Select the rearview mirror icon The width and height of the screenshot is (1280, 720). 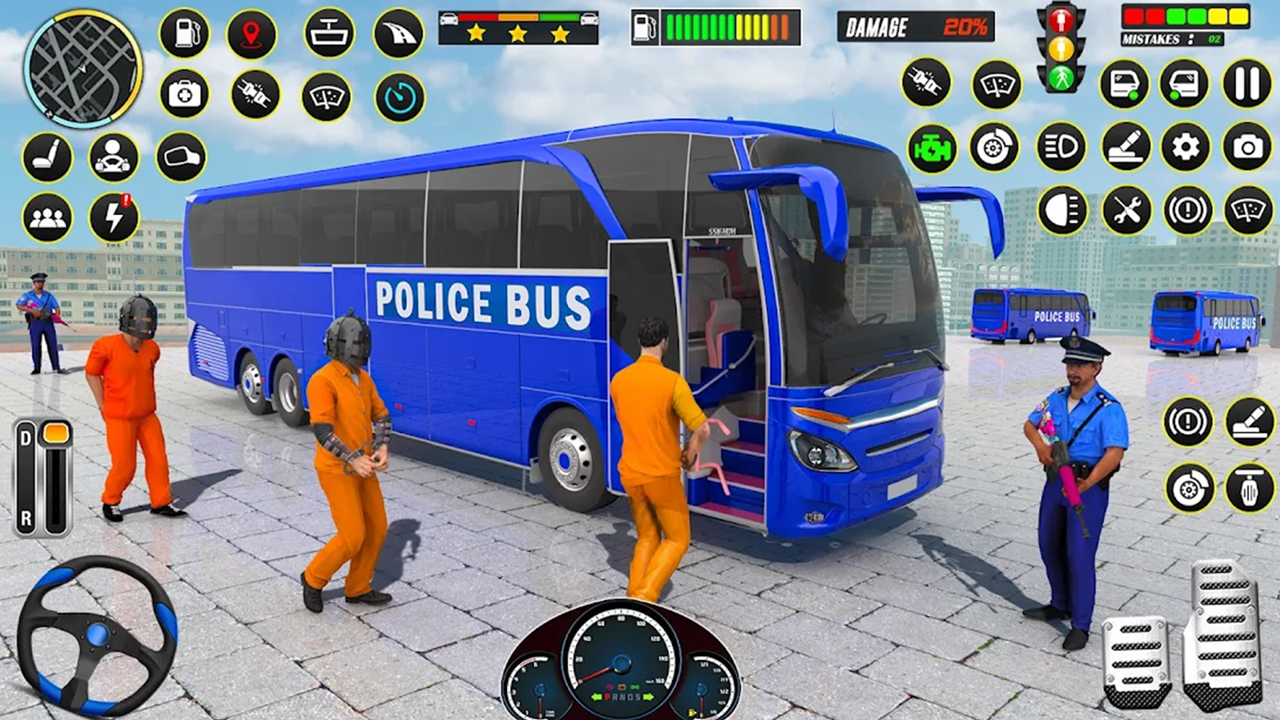(182, 158)
